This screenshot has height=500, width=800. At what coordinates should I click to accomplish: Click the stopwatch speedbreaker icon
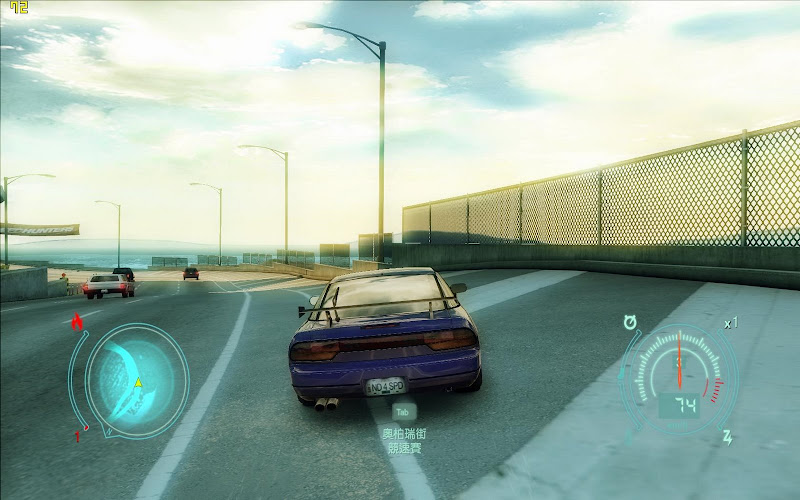630,321
